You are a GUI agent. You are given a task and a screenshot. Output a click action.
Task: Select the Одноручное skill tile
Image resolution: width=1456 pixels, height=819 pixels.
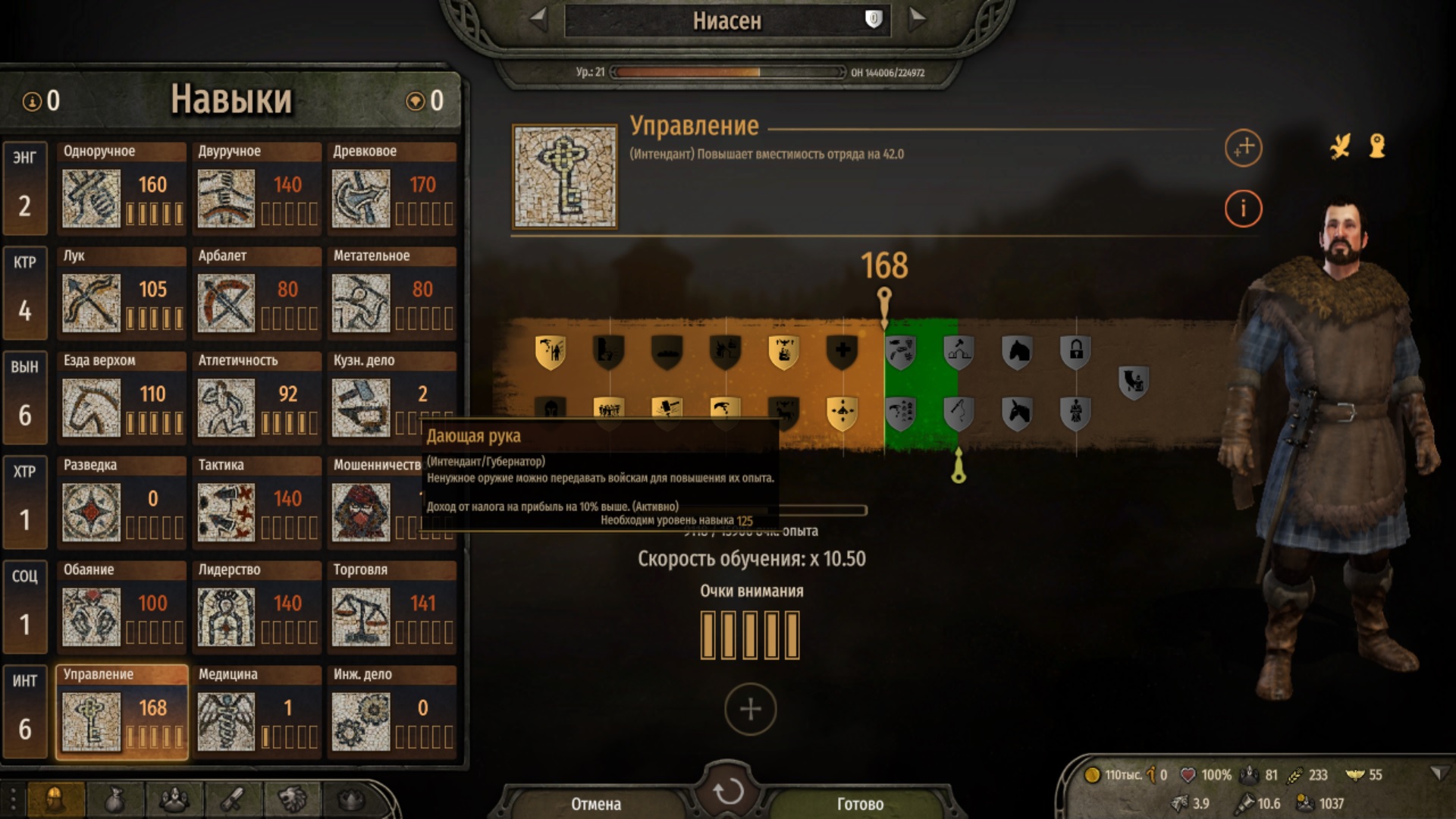click(122, 186)
